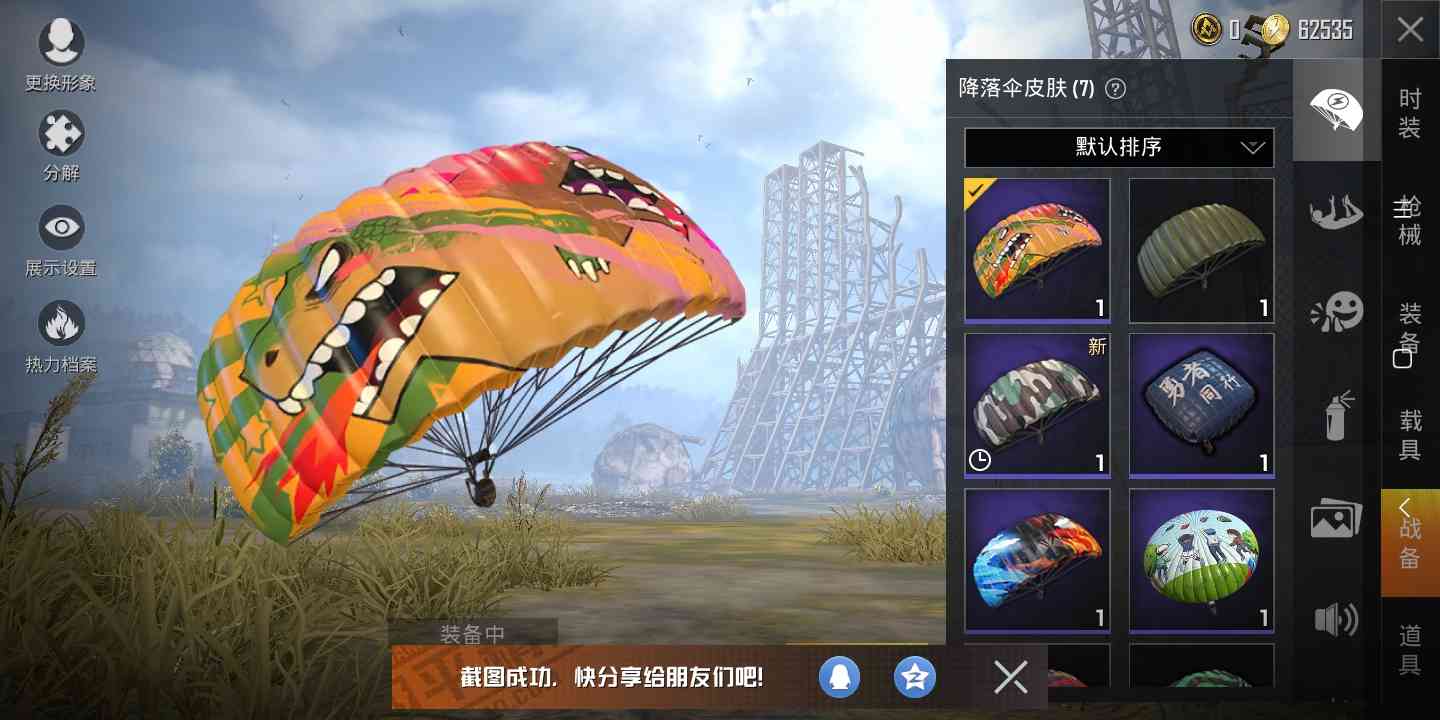This screenshot has width=1440, height=720.
Task: Click 更换形象 character change icon
Action: coord(62,42)
